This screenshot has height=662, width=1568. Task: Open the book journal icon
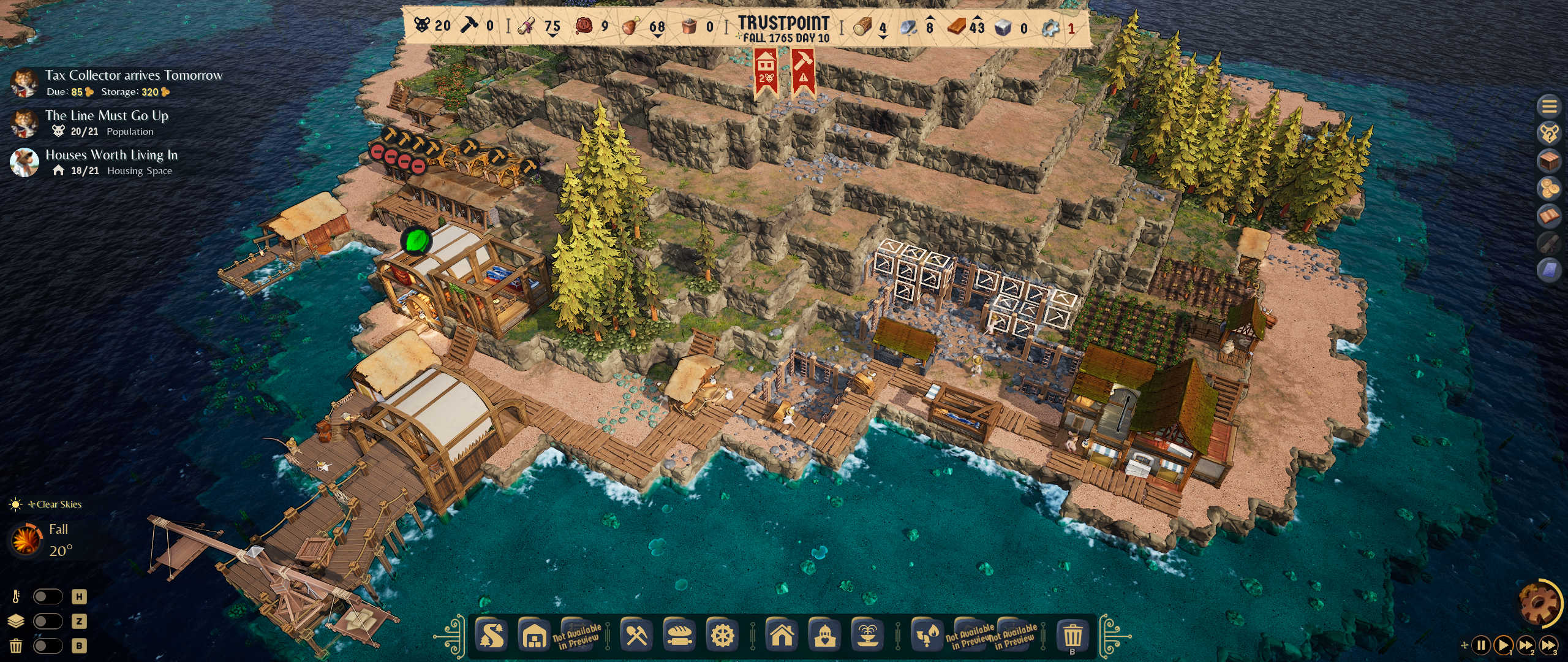pyautogui.click(x=1549, y=216)
